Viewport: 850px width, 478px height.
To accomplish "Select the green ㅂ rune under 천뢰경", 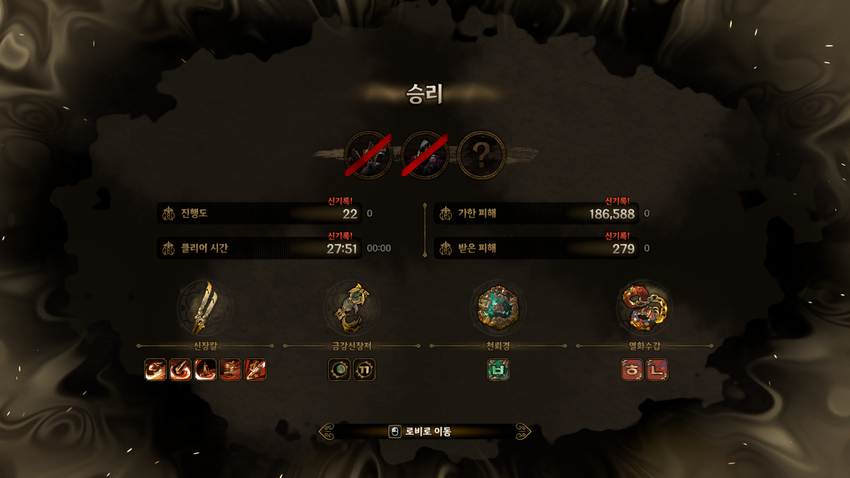I will [x=498, y=370].
